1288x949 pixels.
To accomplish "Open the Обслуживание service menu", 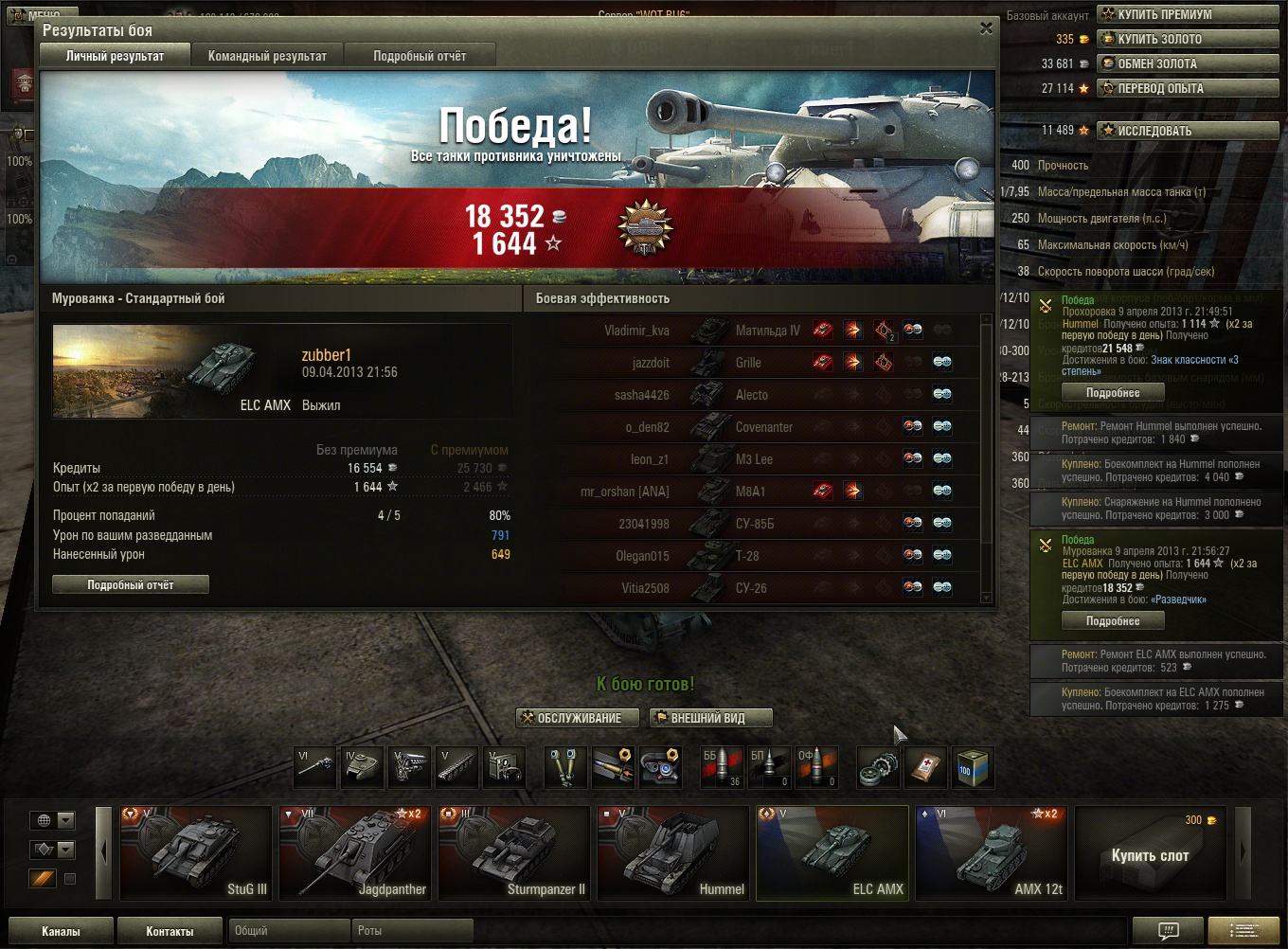I will click(571, 718).
